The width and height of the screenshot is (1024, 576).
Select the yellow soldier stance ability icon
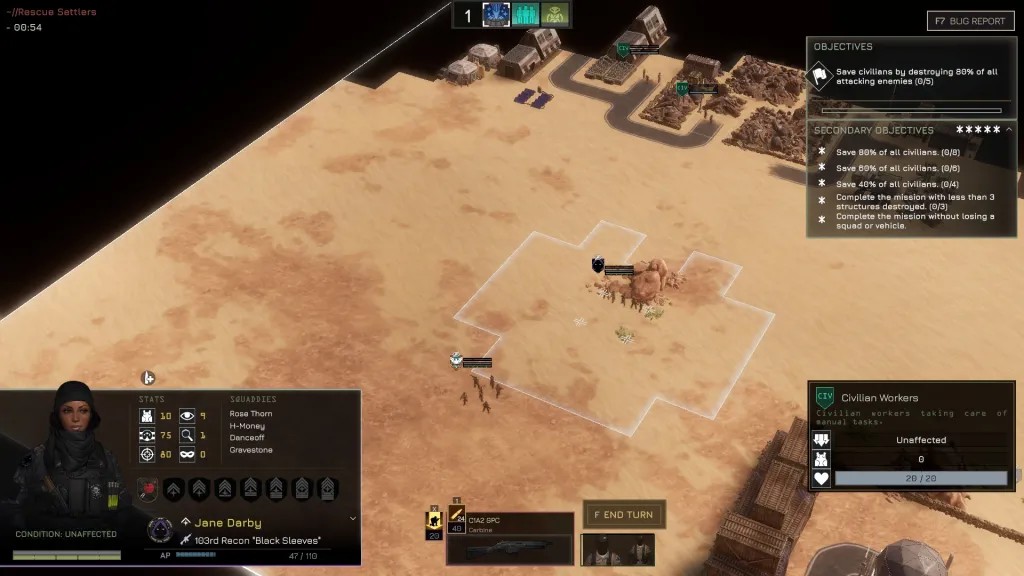[435, 519]
